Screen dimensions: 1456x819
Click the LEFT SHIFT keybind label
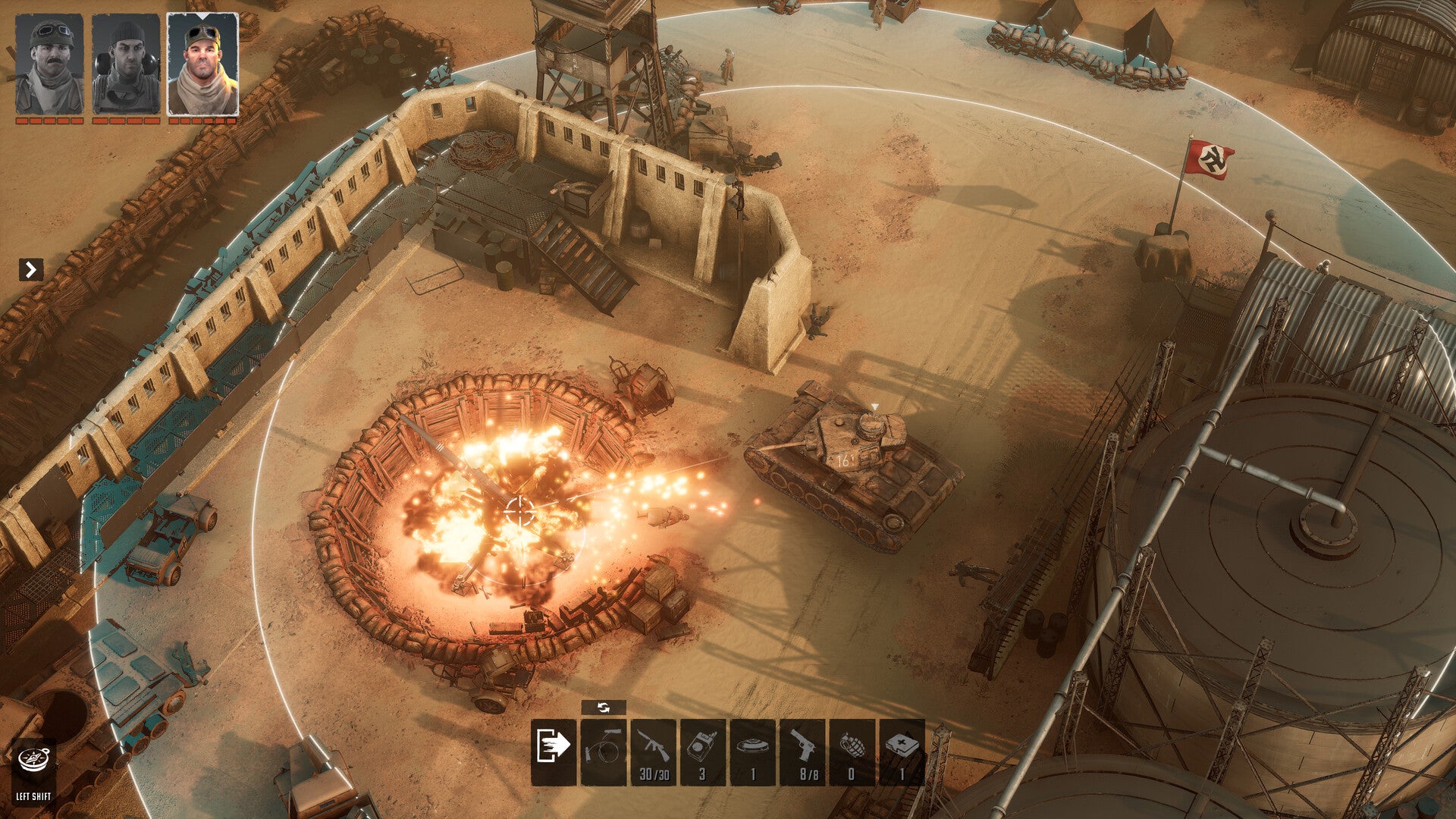click(32, 797)
